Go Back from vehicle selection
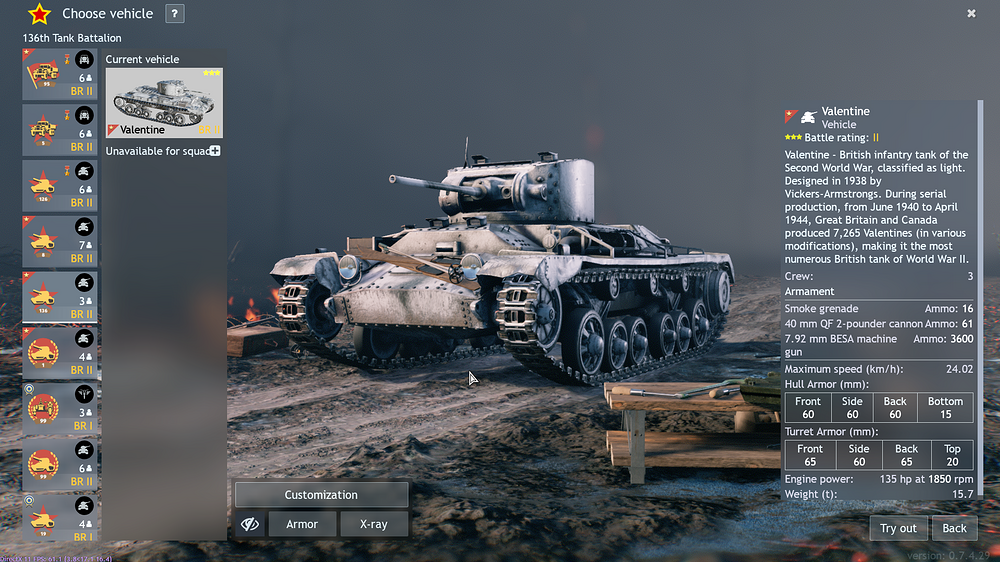Viewport: 1000px width, 562px height. point(954,528)
